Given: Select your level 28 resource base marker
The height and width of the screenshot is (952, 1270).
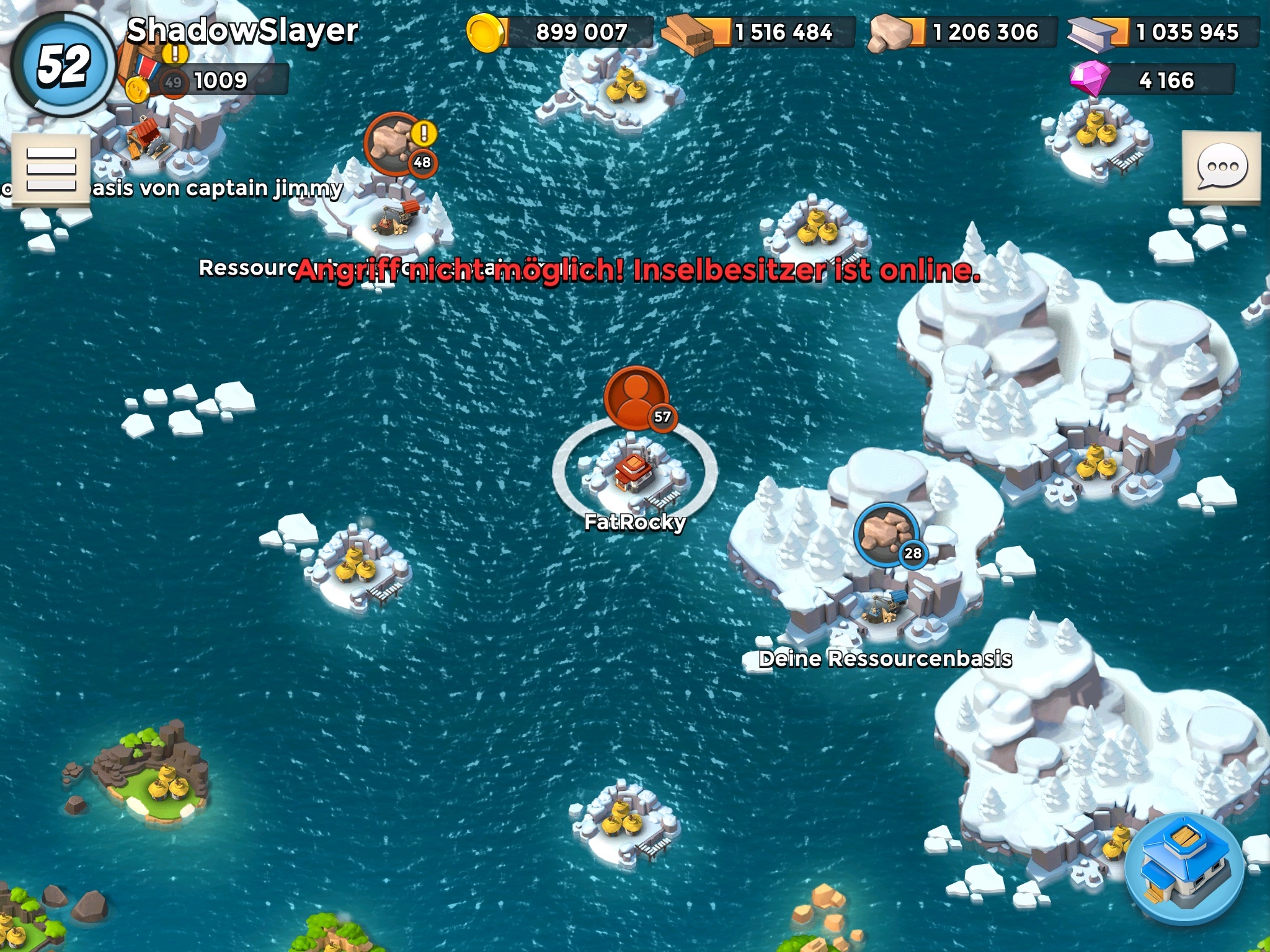Looking at the screenshot, I should pos(887,534).
